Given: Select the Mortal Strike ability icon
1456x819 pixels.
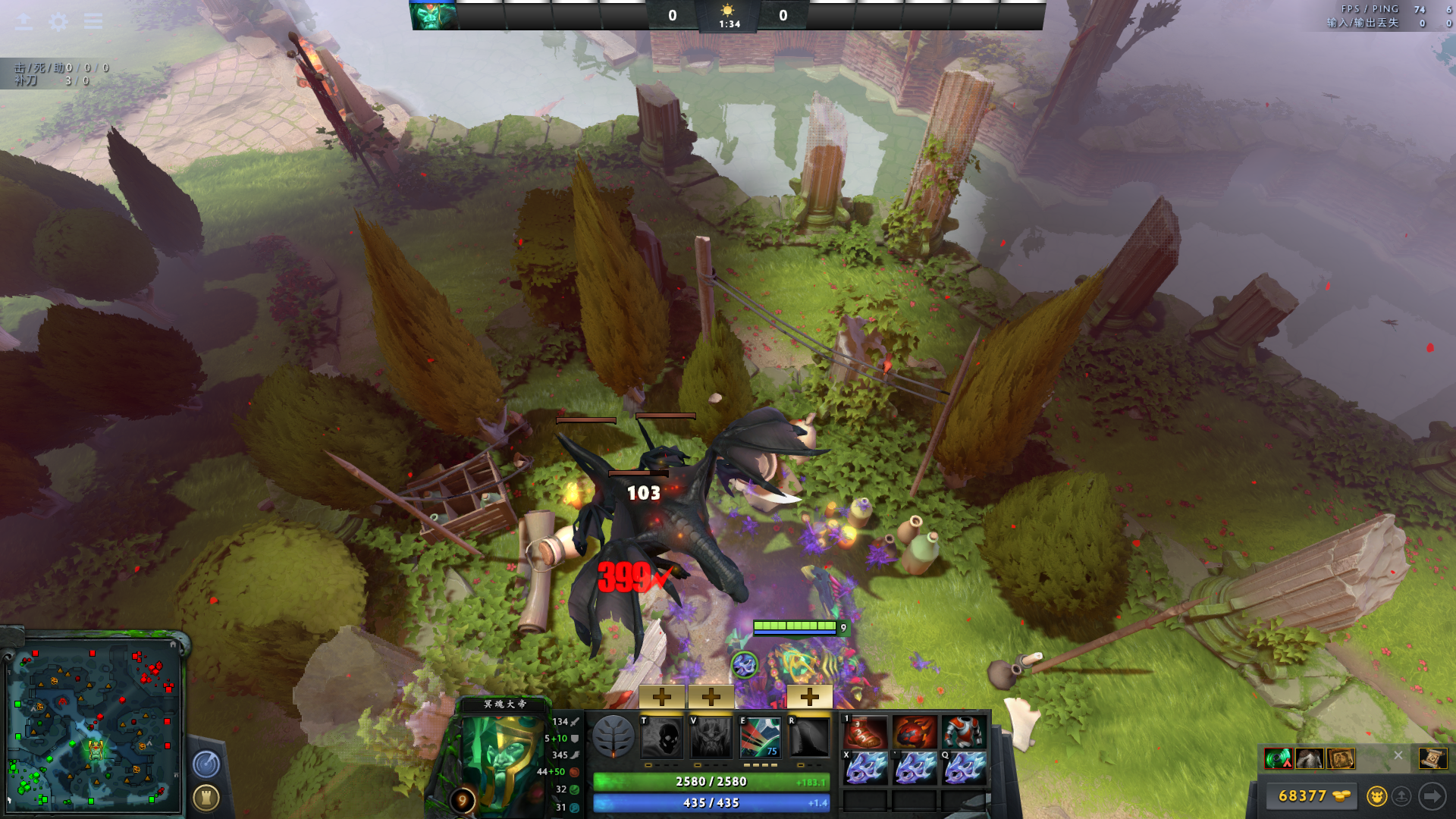Looking at the screenshot, I should tap(760, 736).
